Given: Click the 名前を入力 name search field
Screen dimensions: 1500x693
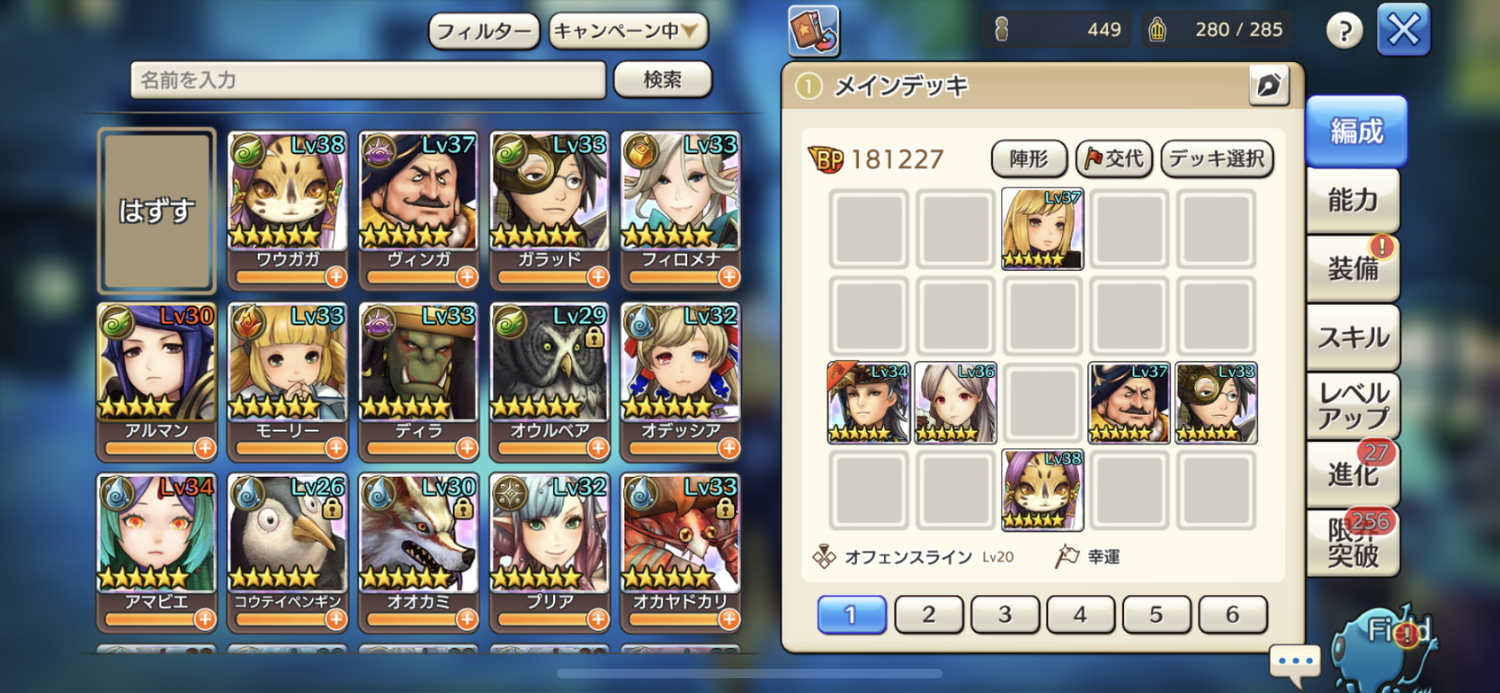Looking at the screenshot, I should pyautogui.click(x=368, y=80).
